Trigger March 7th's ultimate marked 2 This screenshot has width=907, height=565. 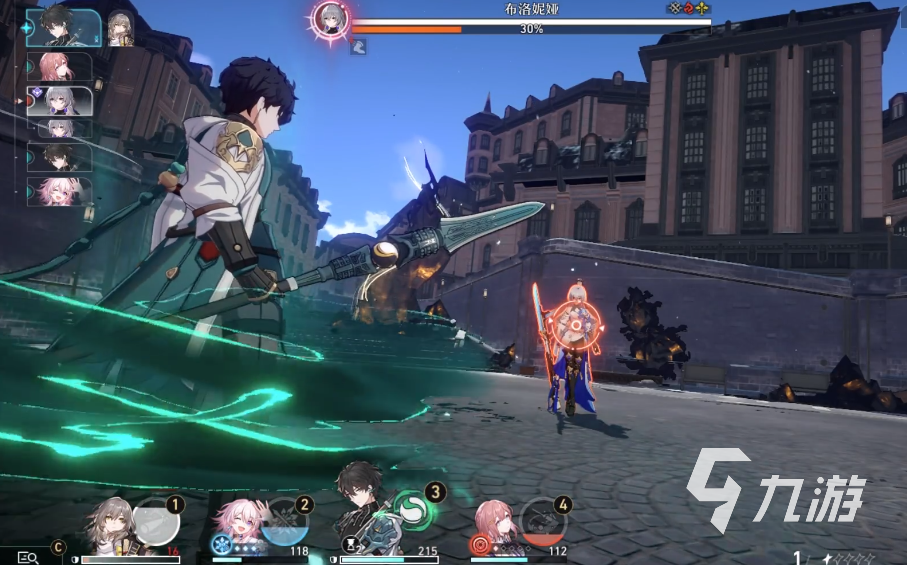click(285, 521)
